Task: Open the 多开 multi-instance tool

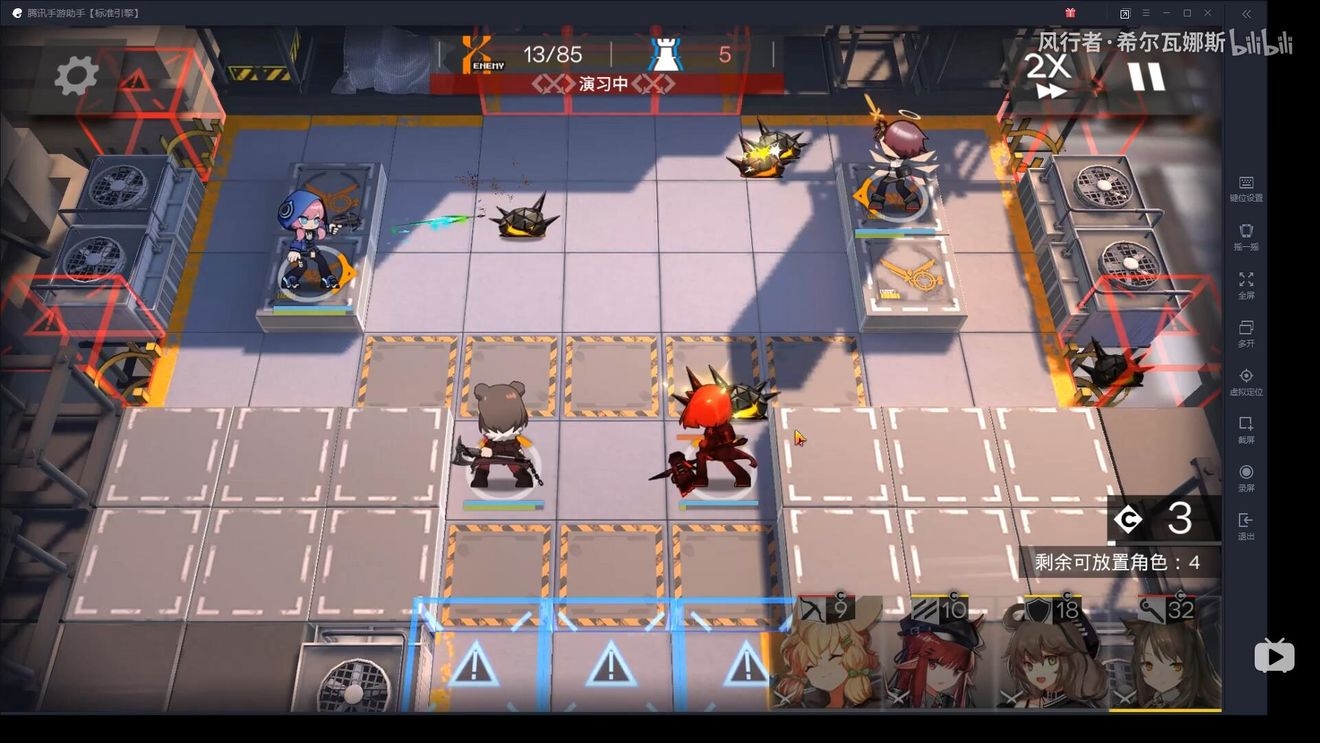Action: click(1246, 333)
